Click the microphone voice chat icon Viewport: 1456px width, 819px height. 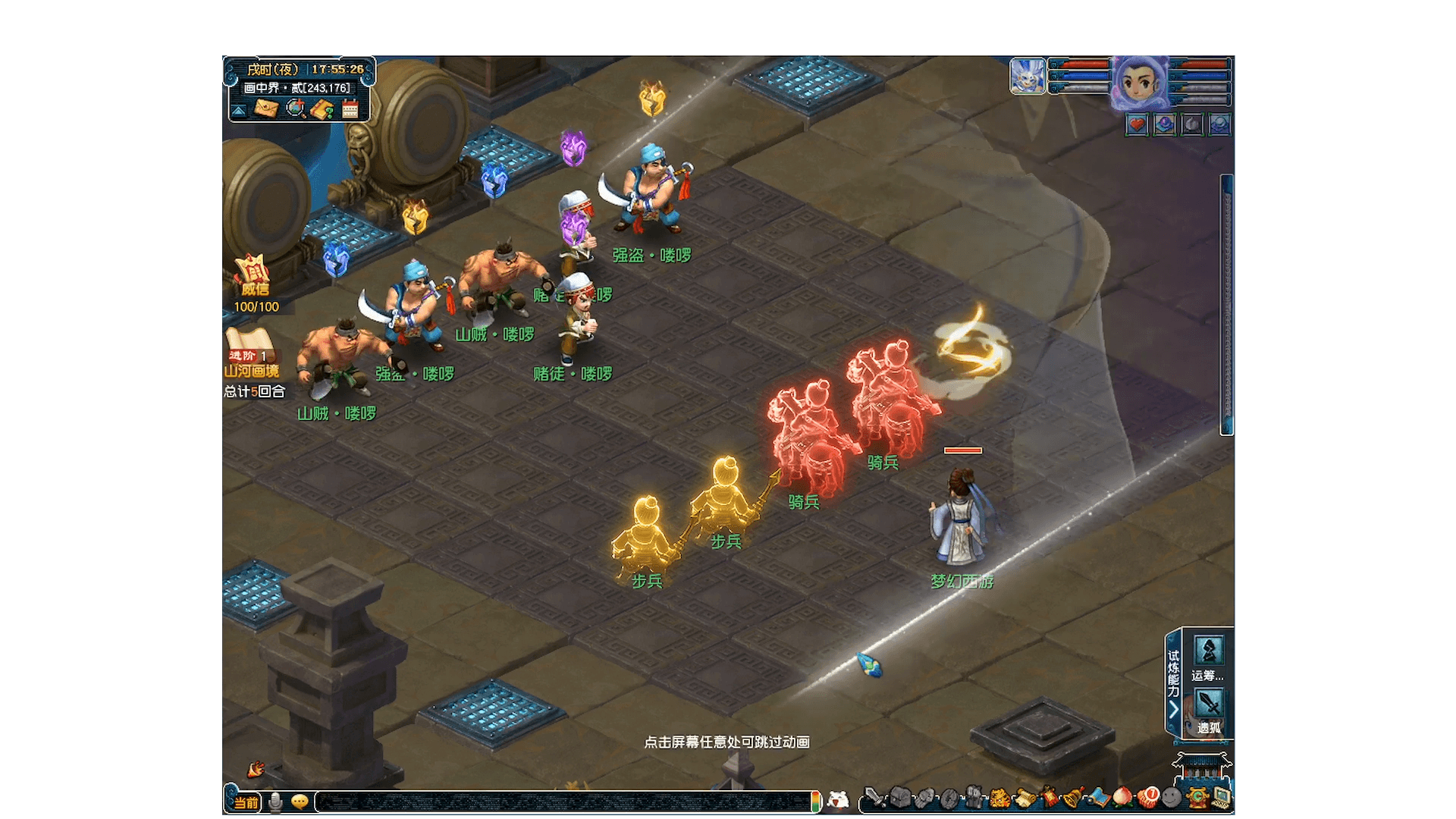(x=275, y=802)
